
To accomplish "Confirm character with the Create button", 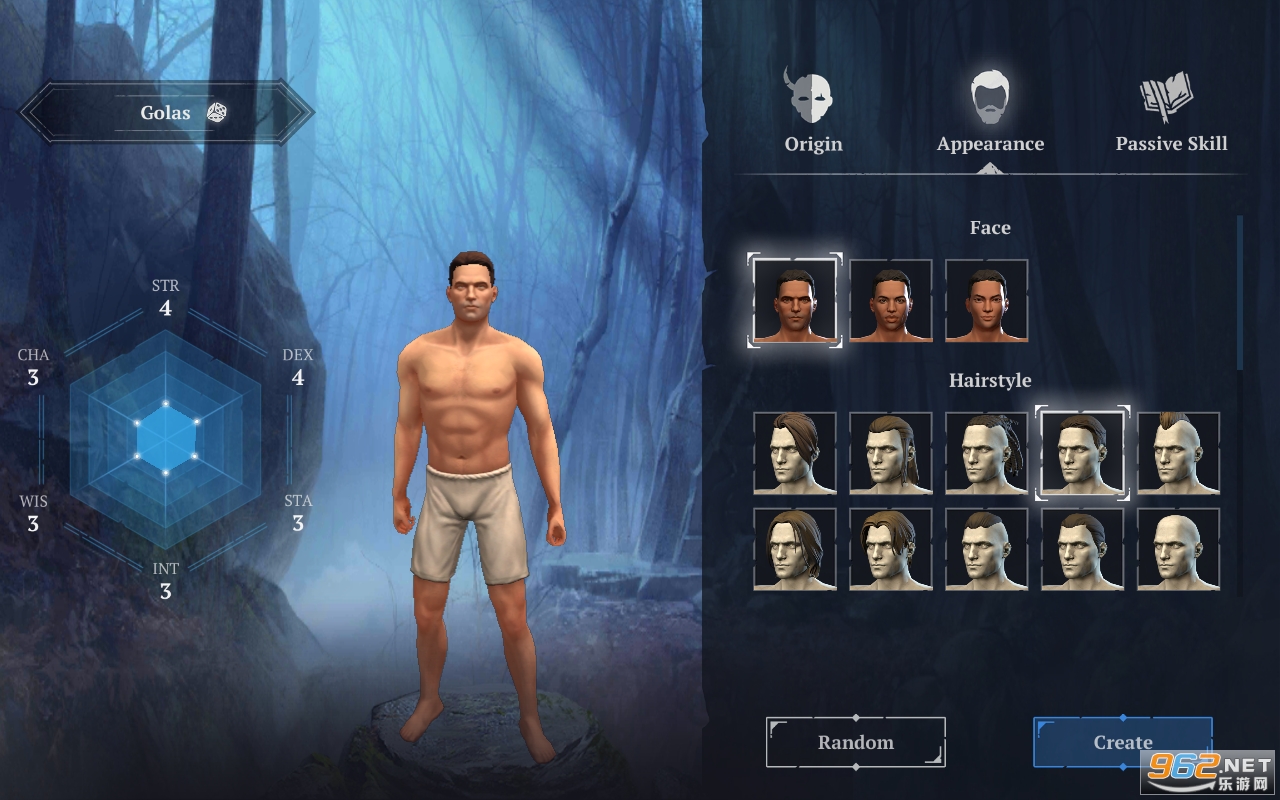I will (1122, 742).
